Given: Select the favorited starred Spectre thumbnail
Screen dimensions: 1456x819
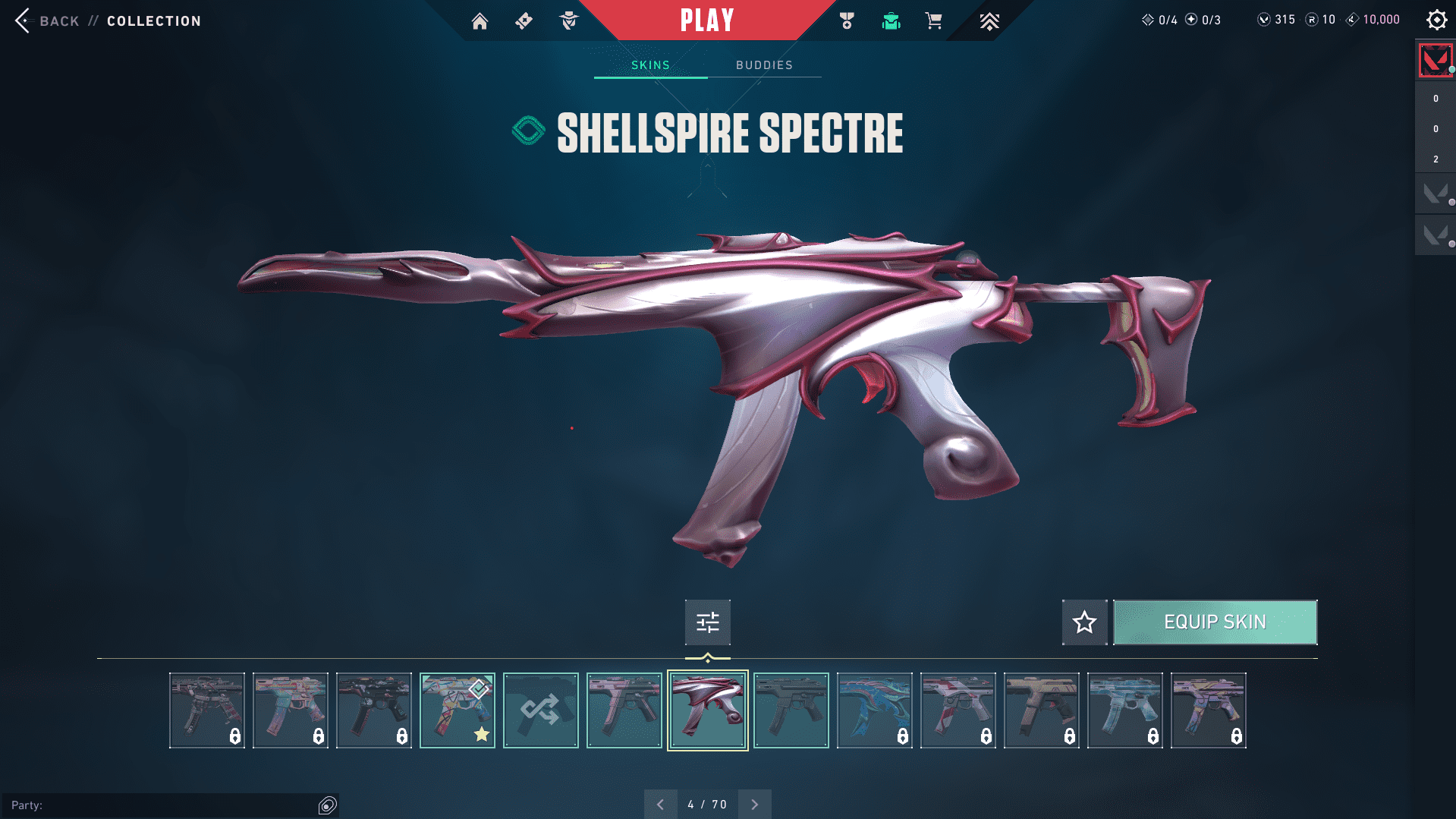Looking at the screenshot, I should pos(457,710).
